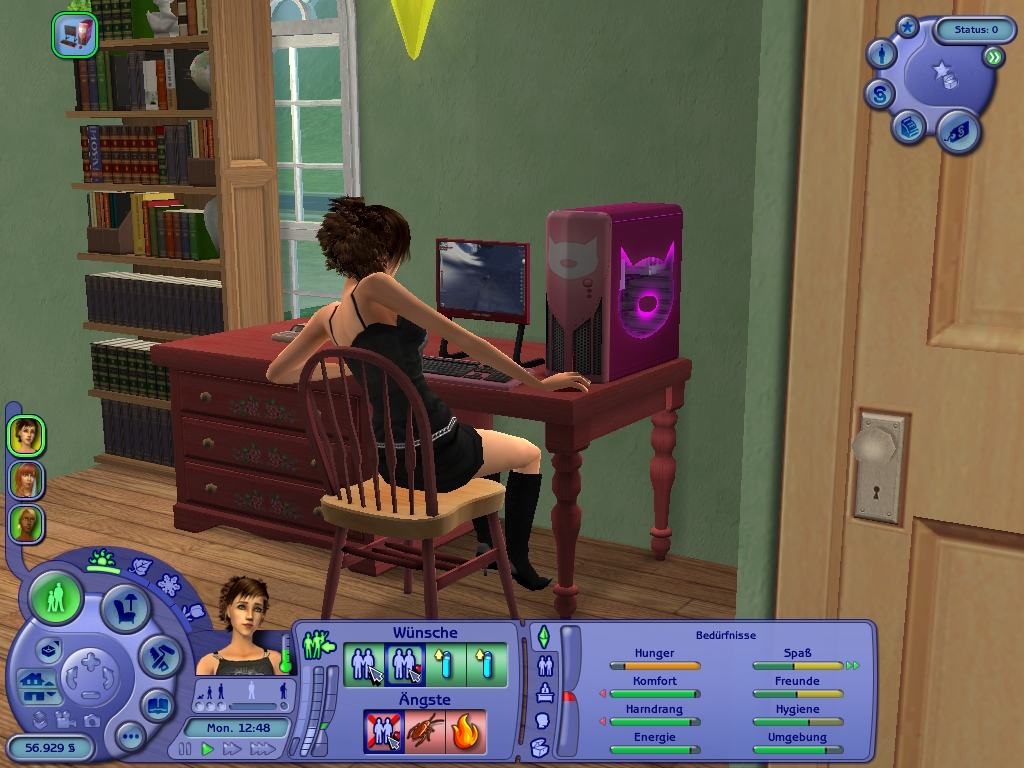Select the cockroach fear icon
This screenshot has height=768, width=1024.
[x=425, y=731]
